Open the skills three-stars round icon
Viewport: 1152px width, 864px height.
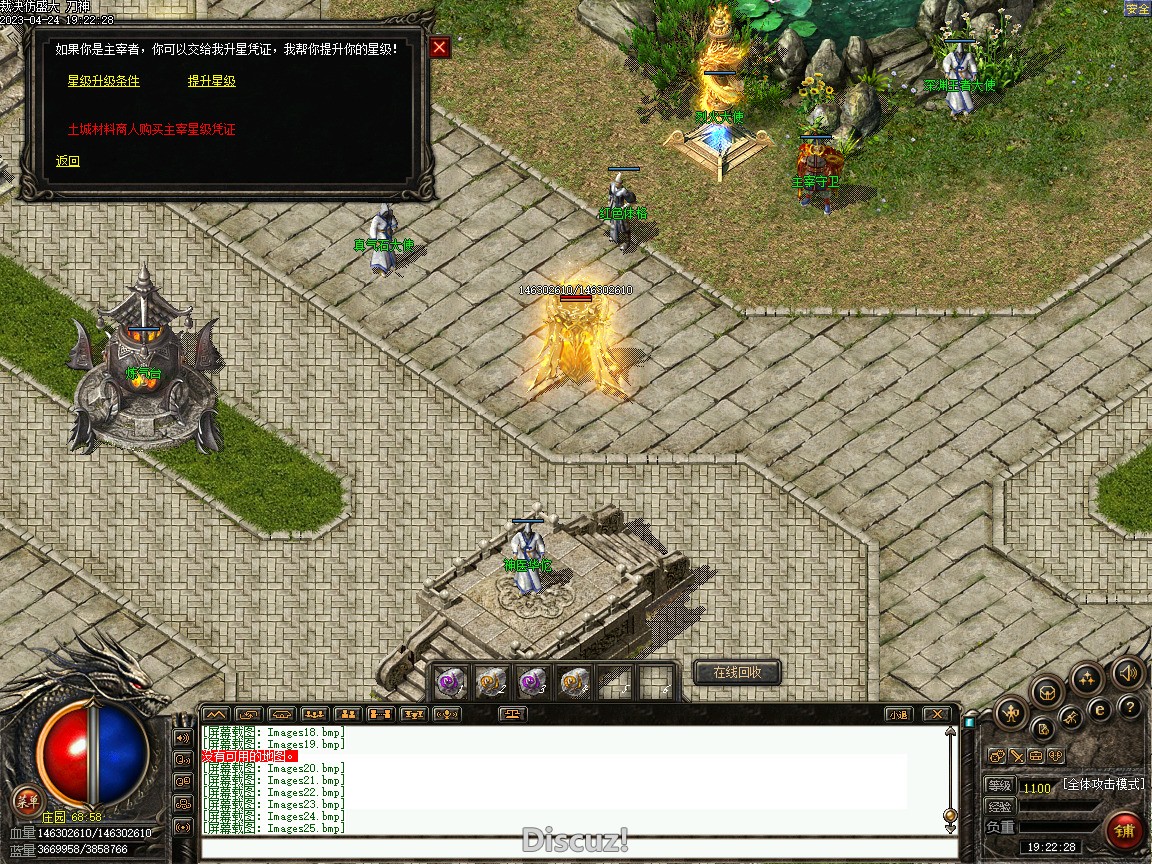coord(1086,679)
